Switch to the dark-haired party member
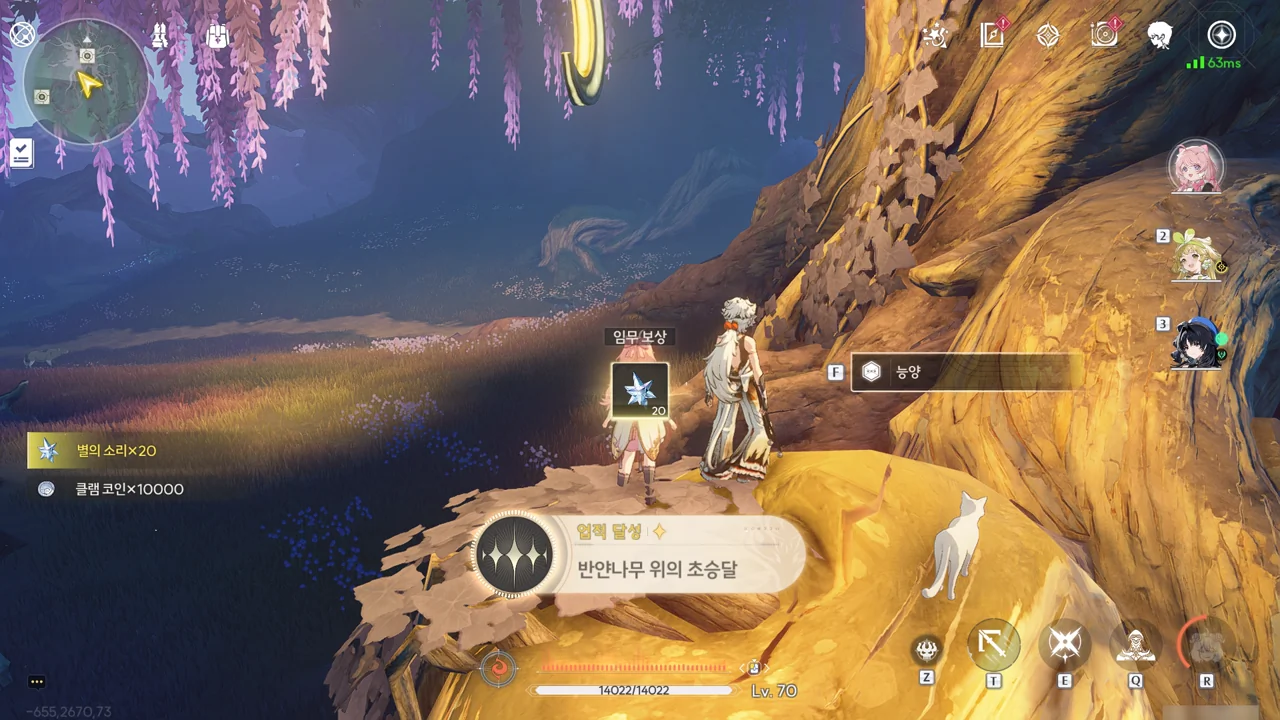The width and height of the screenshot is (1280, 720). (x=1197, y=343)
